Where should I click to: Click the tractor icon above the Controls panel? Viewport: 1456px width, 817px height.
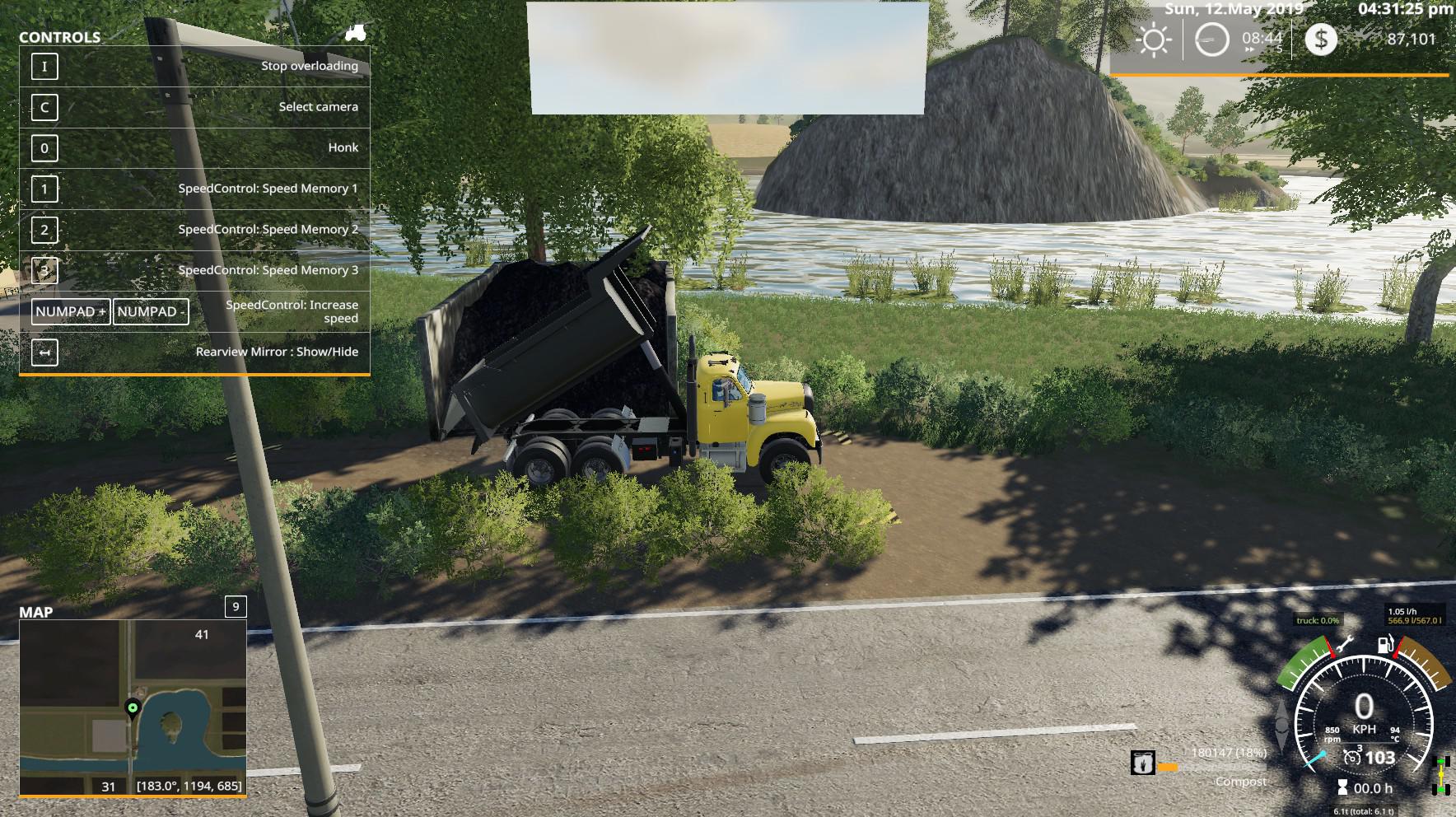356,33
